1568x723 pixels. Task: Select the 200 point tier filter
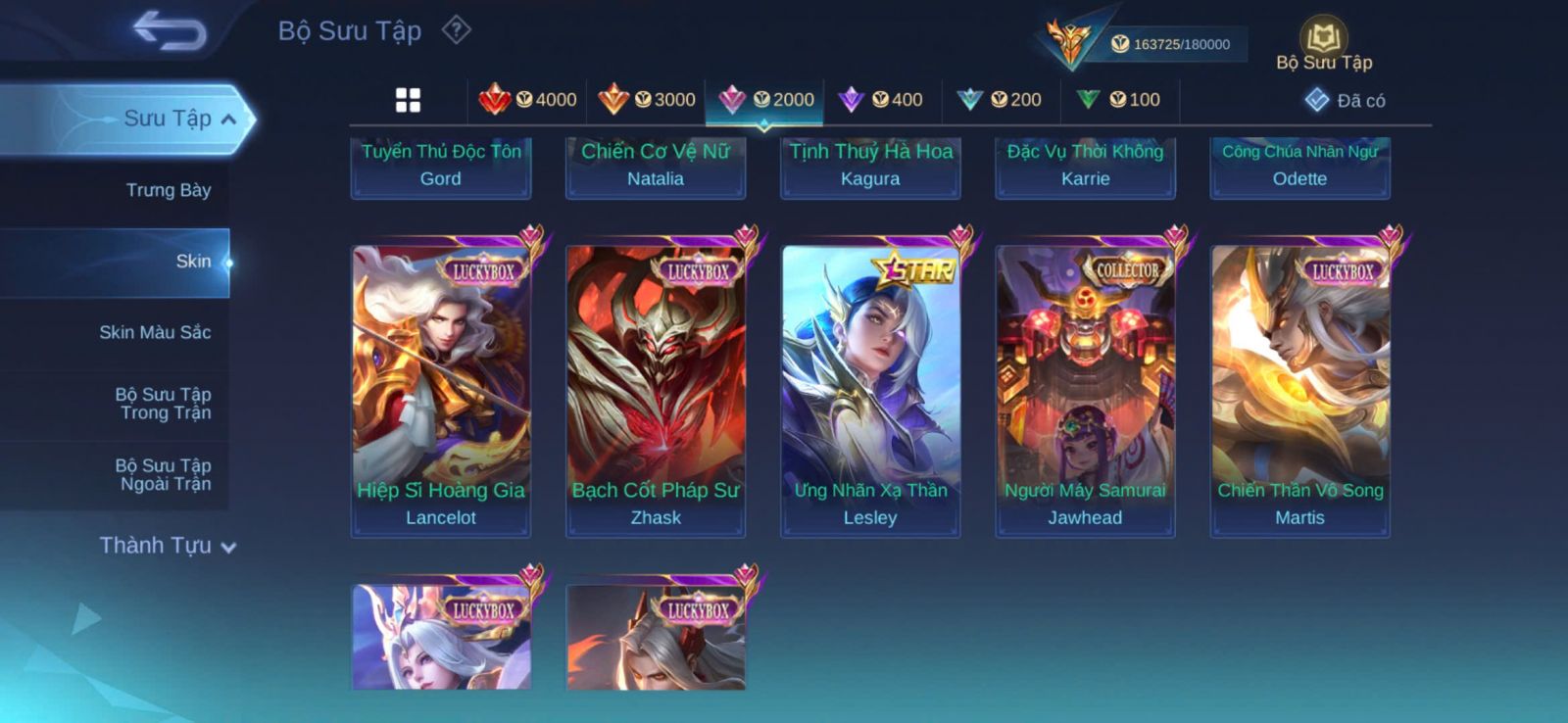(1000, 100)
